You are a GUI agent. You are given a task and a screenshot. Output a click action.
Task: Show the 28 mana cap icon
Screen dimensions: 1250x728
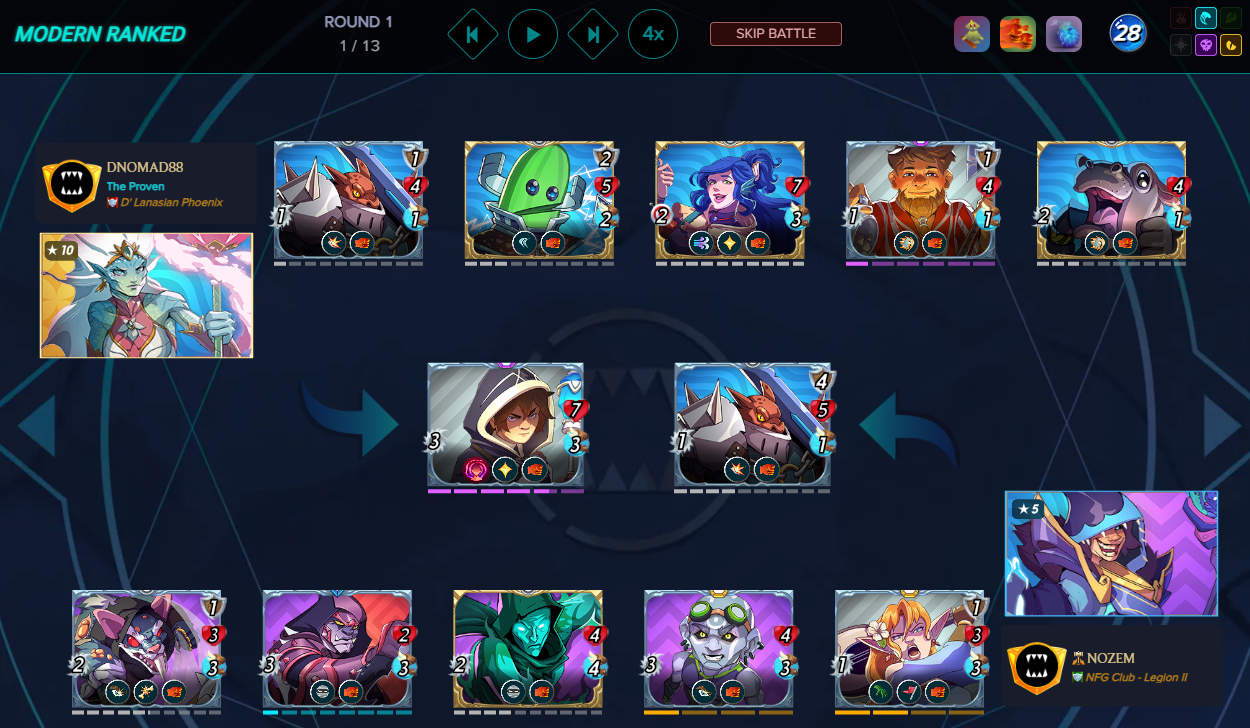pos(1127,34)
